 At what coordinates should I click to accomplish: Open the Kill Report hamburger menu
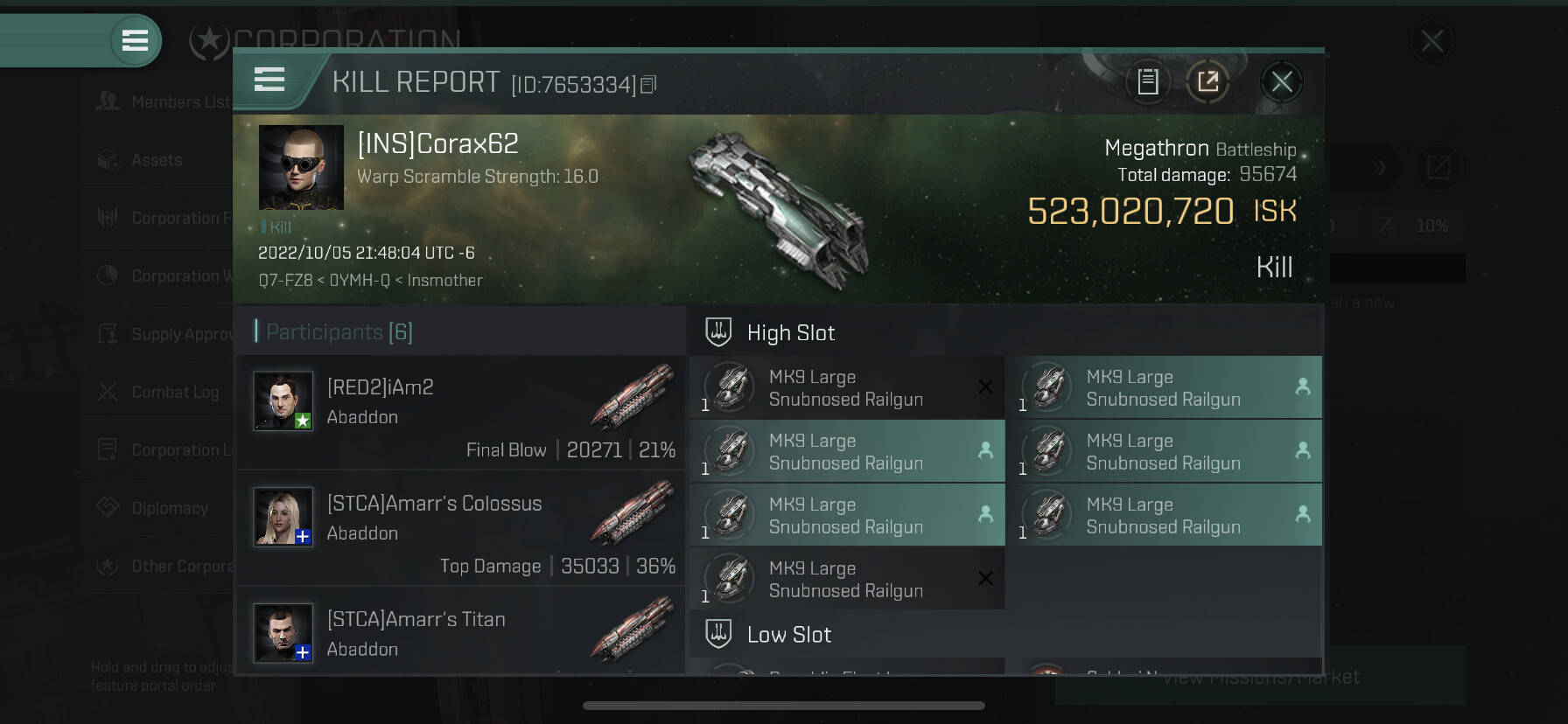click(269, 80)
